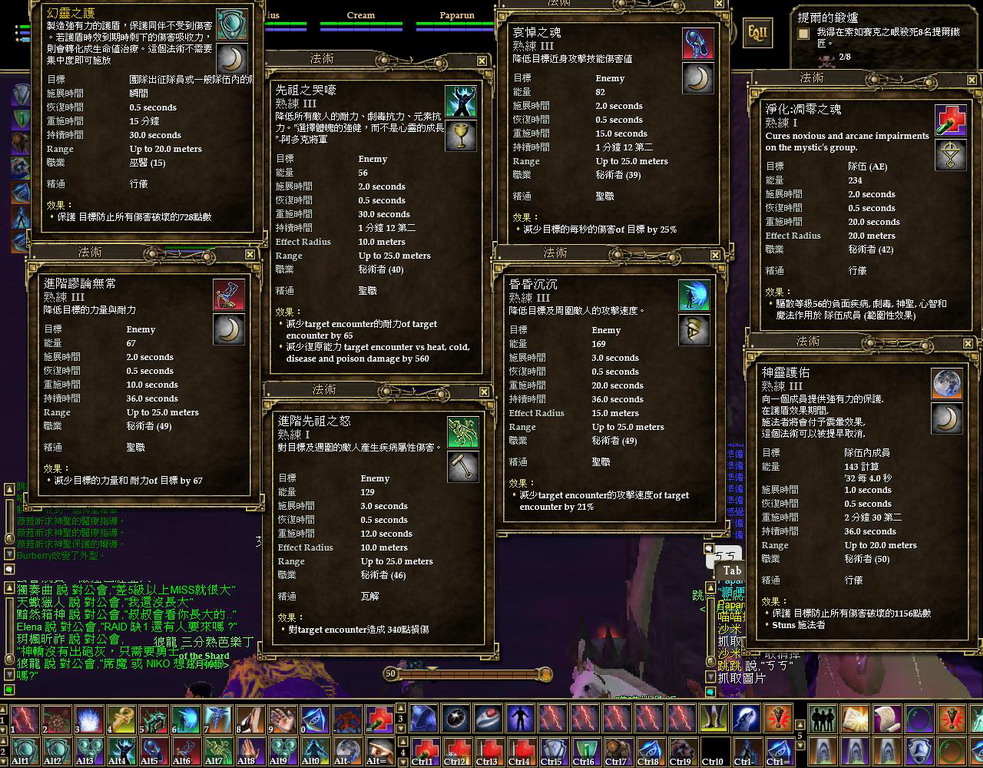
Task: Close the 淨化:凋零之魂 spell window
Action: pyautogui.click(x=969, y=79)
